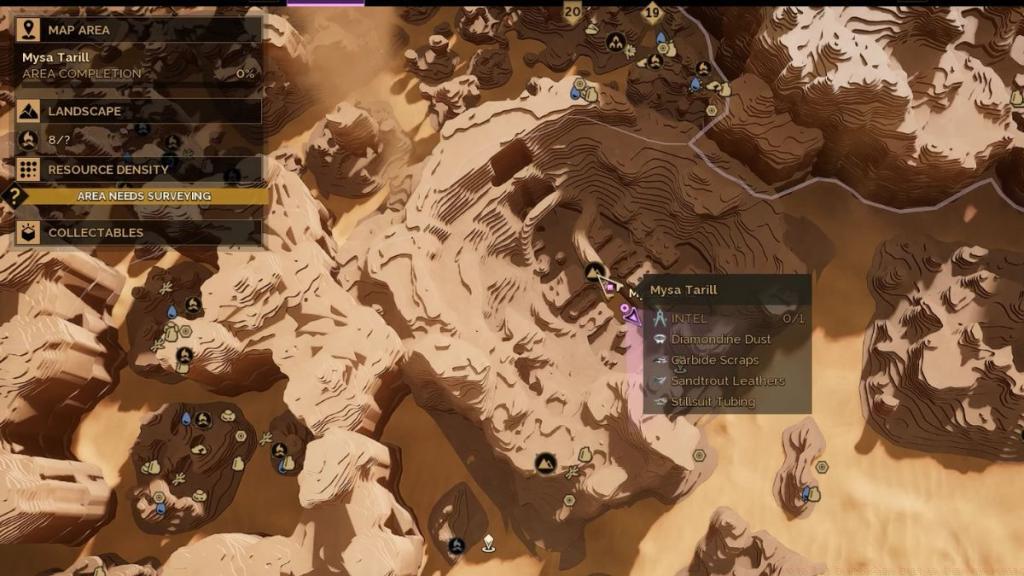Select Carbide Scraps in the tooltip list
This screenshot has height=576, width=1024.
pos(714,360)
